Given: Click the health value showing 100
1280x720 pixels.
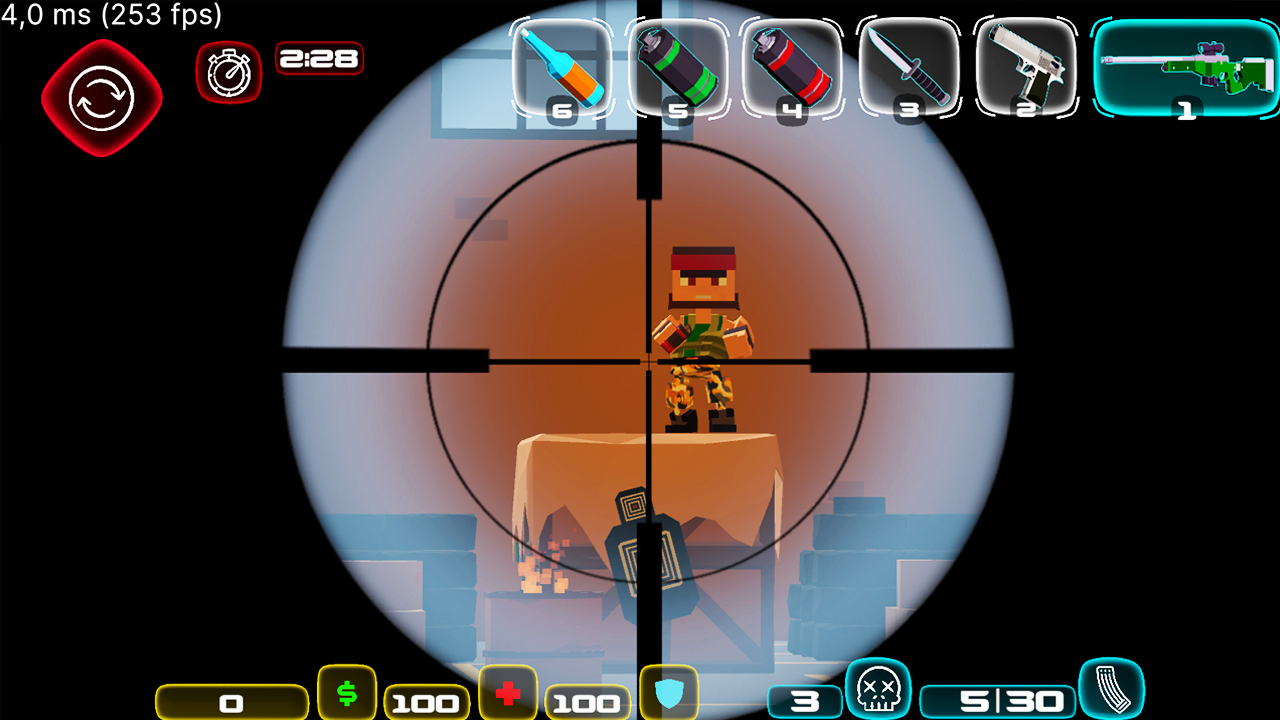Looking at the screenshot, I should click(588, 701).
